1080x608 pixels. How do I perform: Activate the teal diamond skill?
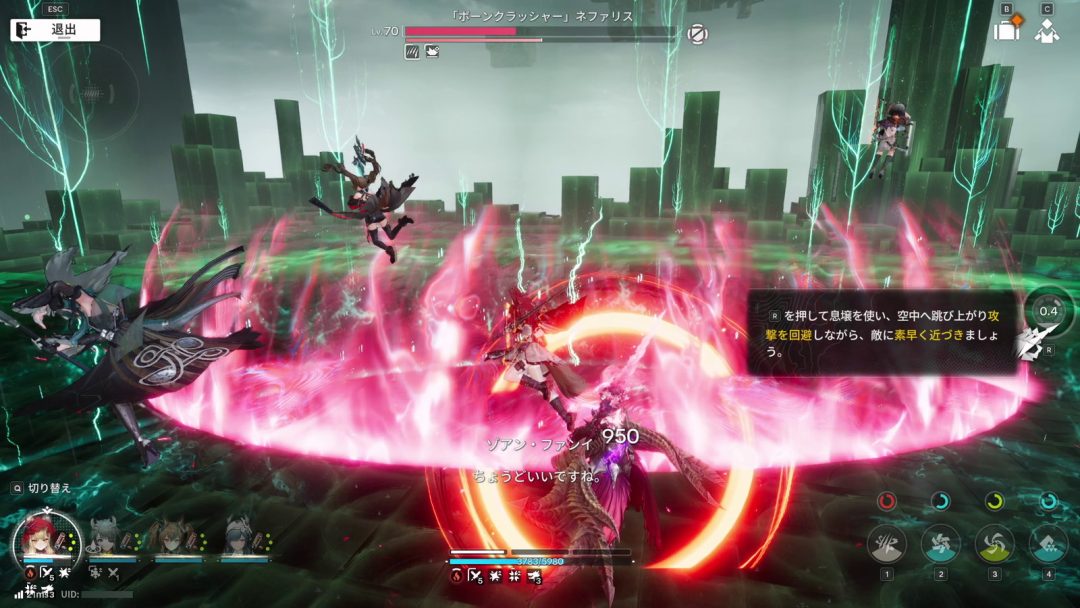click(x=1048, y=543)
